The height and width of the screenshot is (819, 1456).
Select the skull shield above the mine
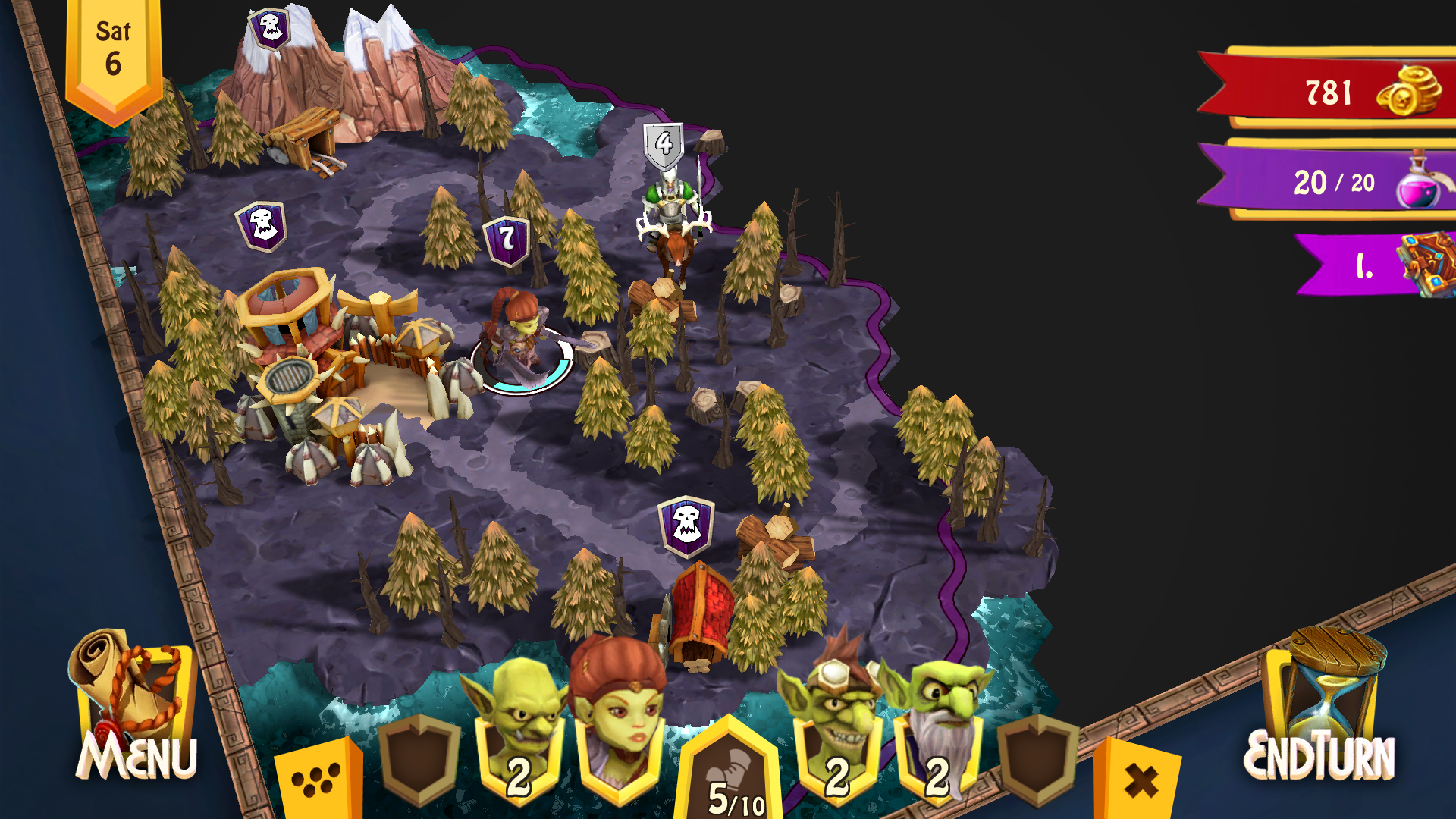coord(269,29)
